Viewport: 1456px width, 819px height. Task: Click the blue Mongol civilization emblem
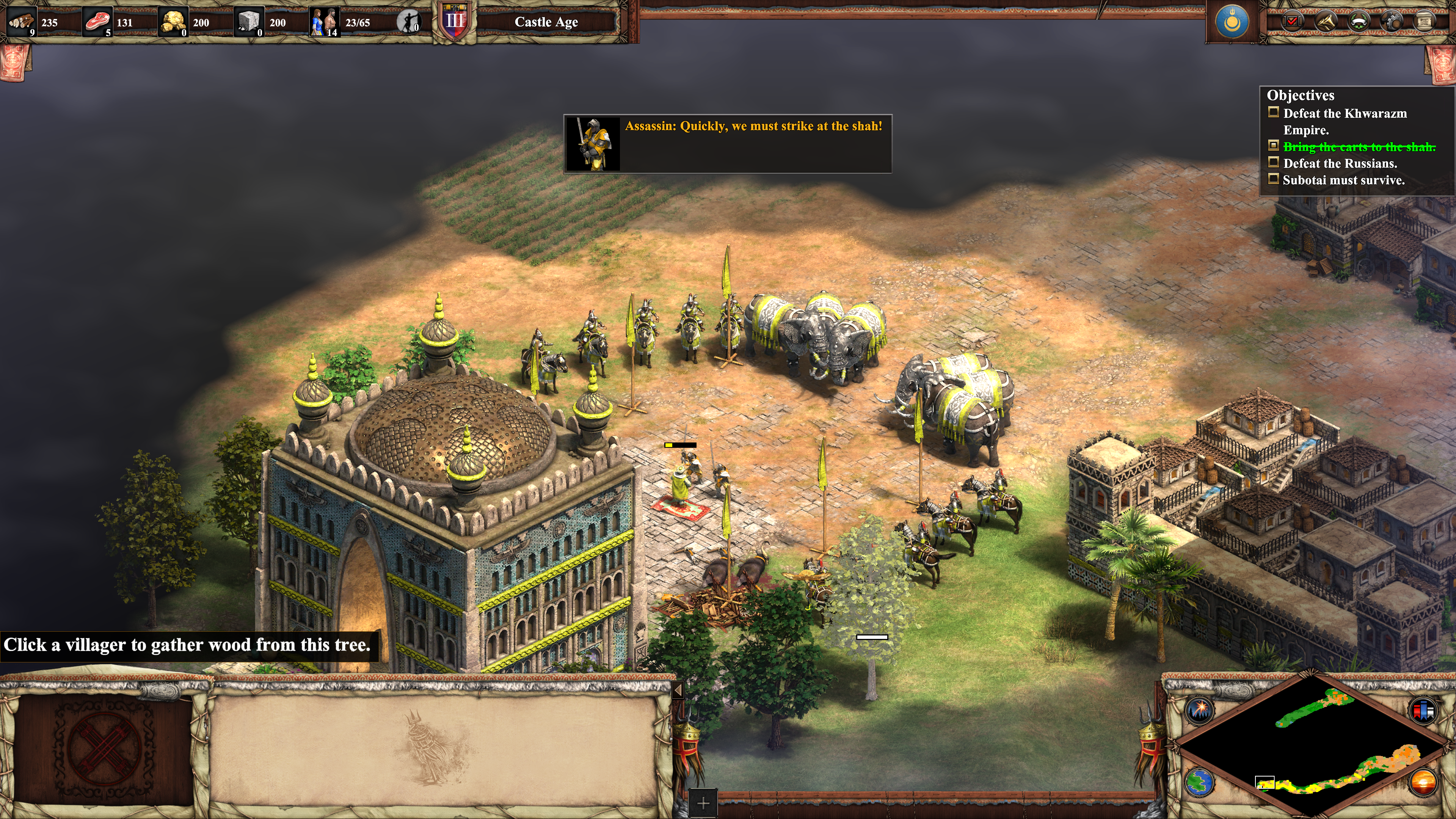[1232, 22]
